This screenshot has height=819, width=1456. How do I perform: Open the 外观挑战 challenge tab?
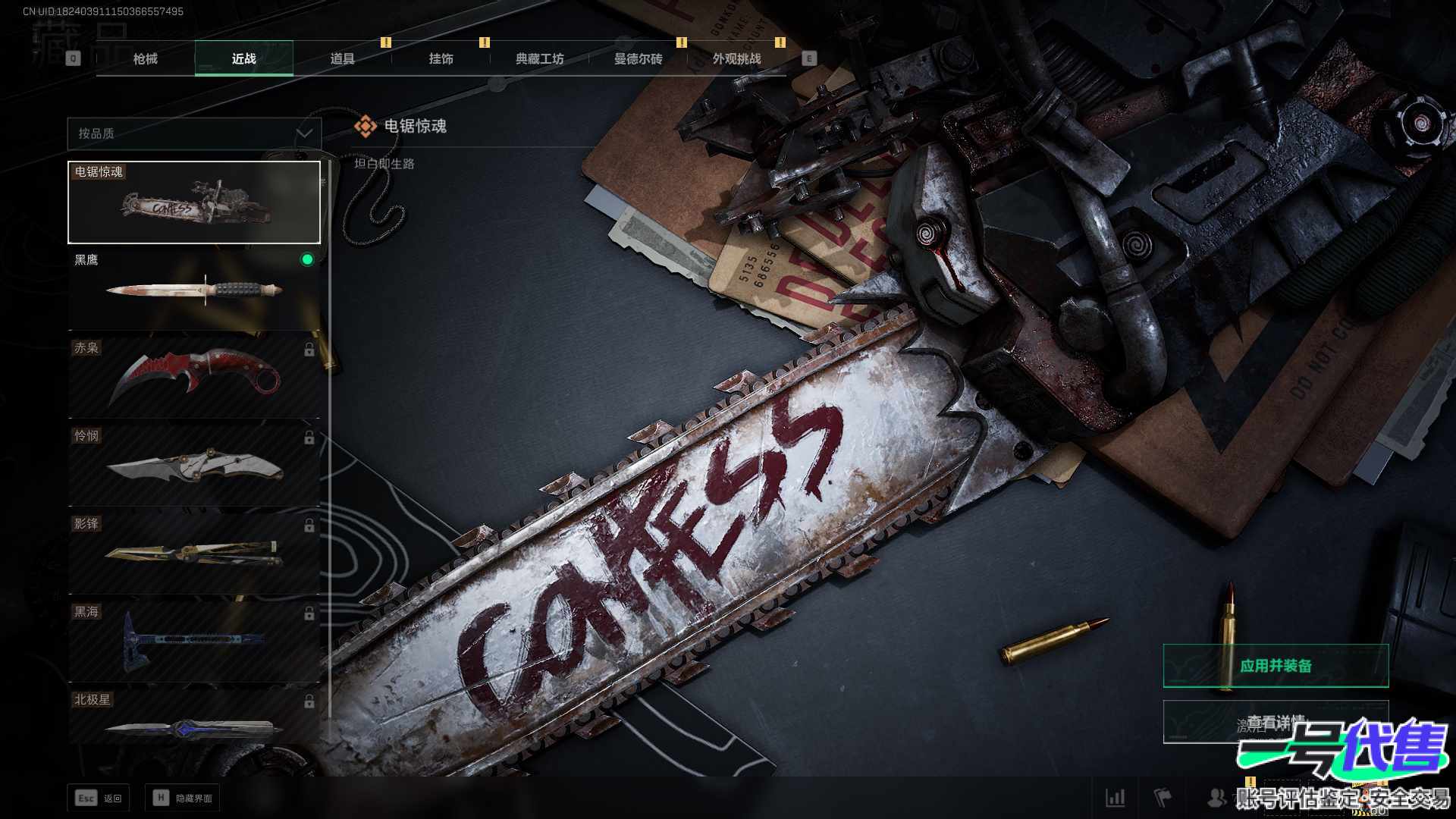[x=736, y=58]
